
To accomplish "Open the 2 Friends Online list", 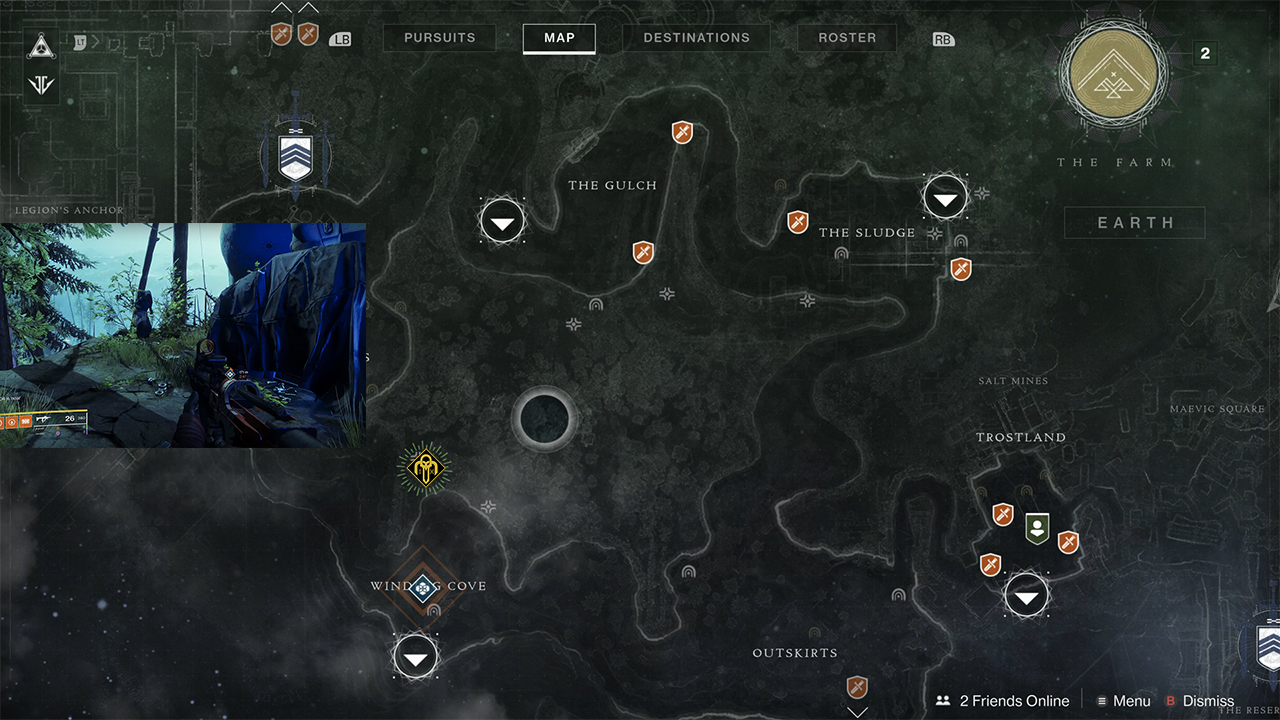I will [x=1003, y=701].
